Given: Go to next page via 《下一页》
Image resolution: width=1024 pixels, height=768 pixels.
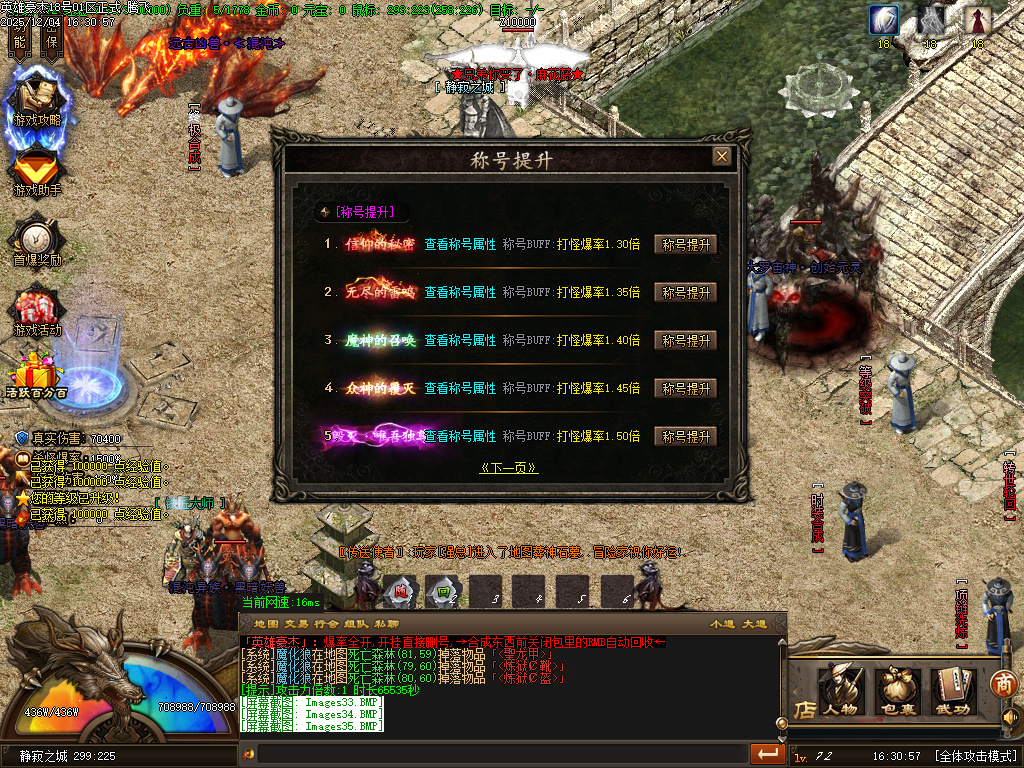Looking at the screenshot, I should 509,467.
